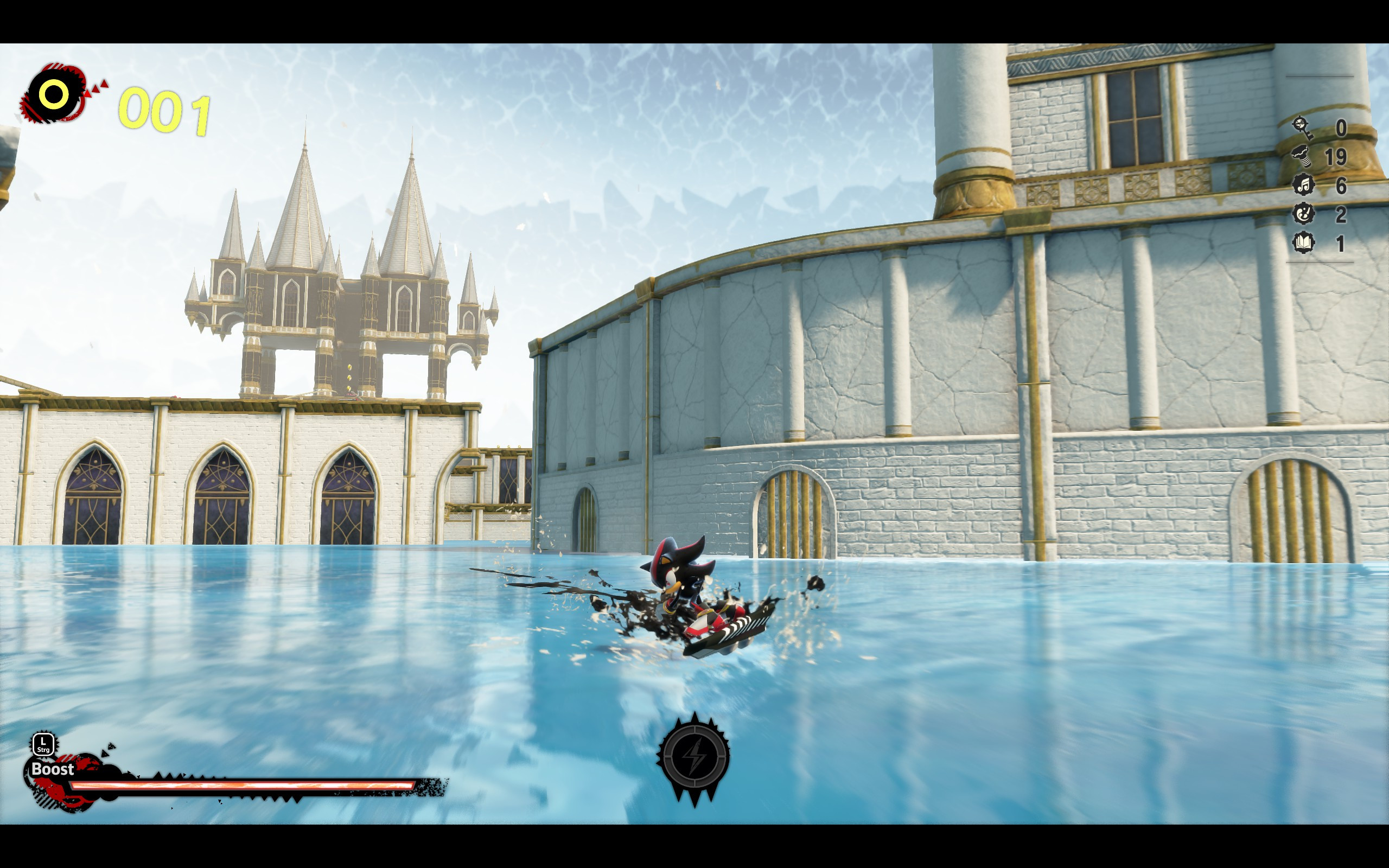Open the book collectible icon
Viewport: 1389px width, 868px height.
click(1303, 242)
